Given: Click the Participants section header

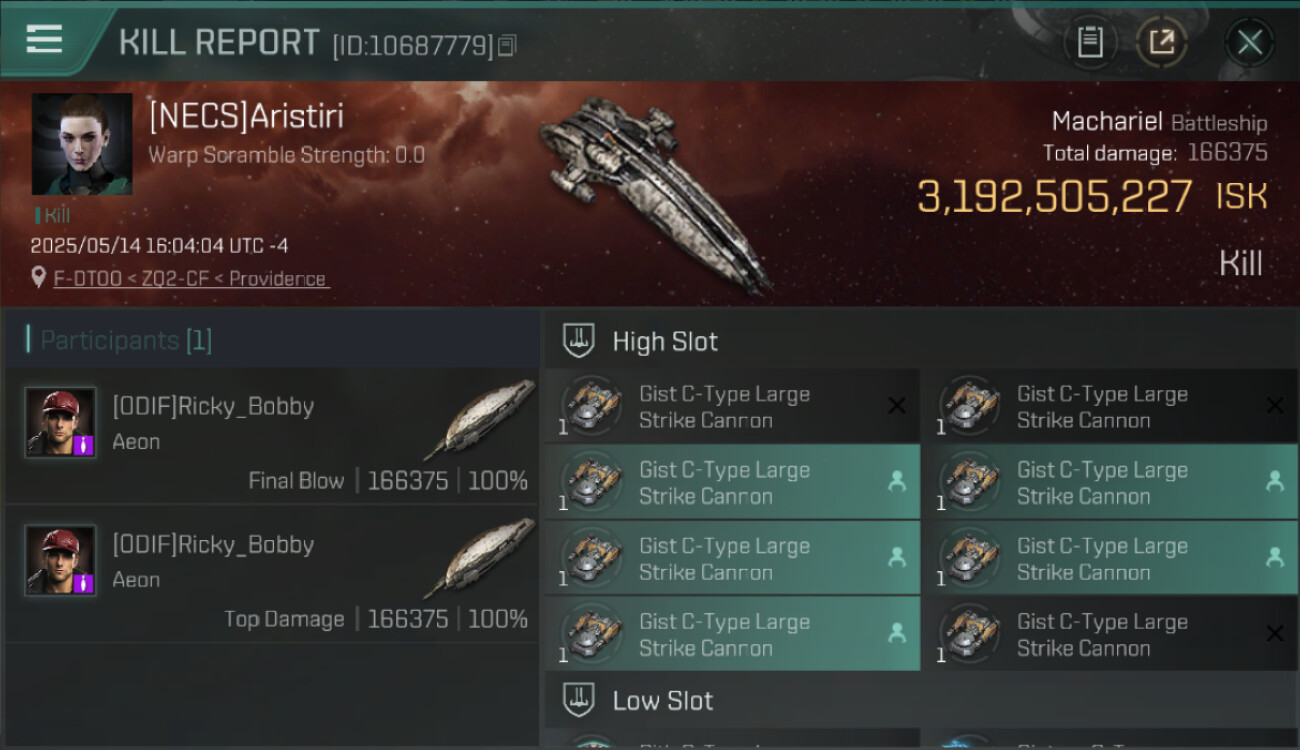Looking at the screenshot, I should pyautogui.click(x=126, y=340).
